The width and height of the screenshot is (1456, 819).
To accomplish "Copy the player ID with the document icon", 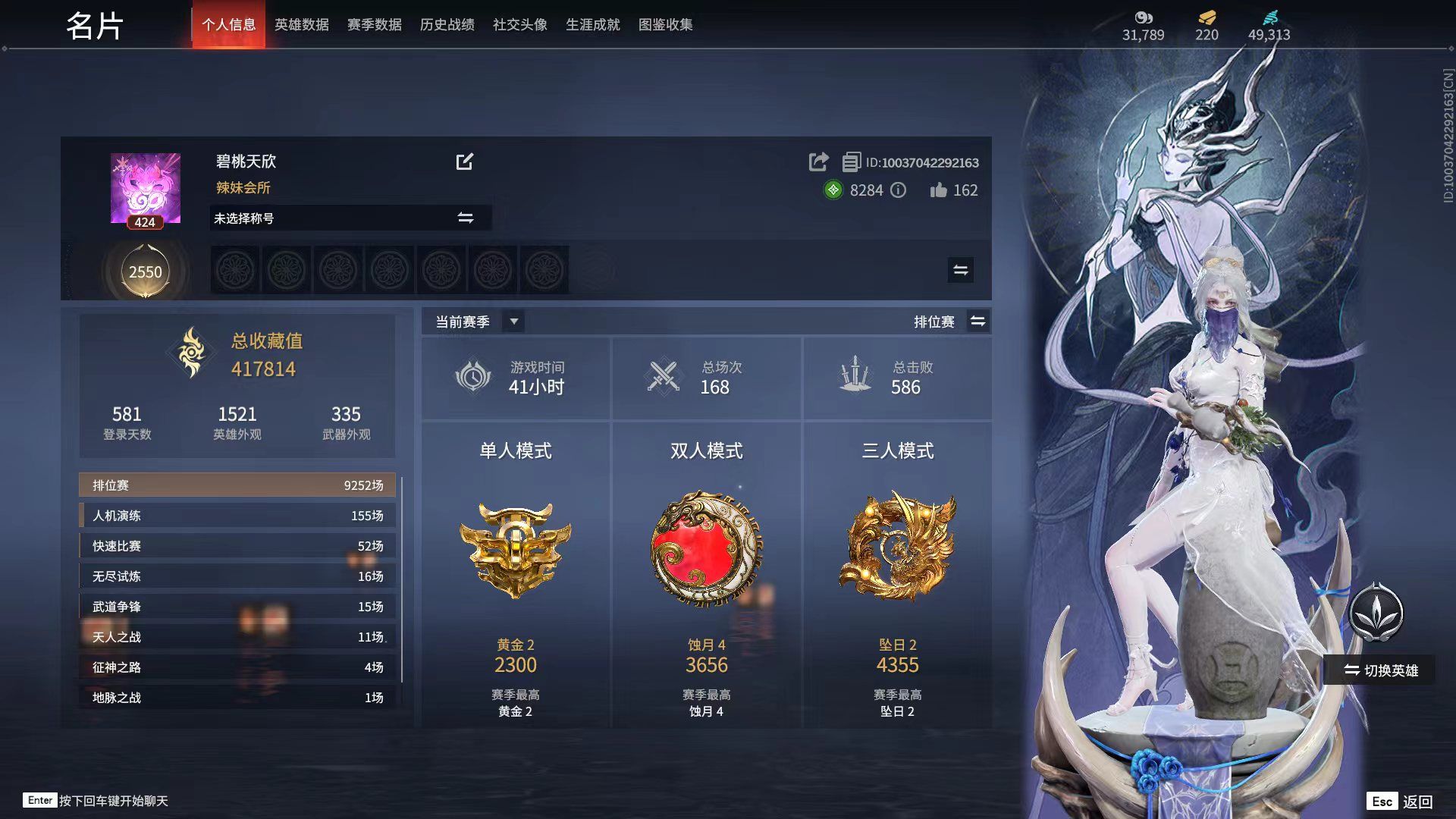I will pyautogui.click(x=852, y=162).
